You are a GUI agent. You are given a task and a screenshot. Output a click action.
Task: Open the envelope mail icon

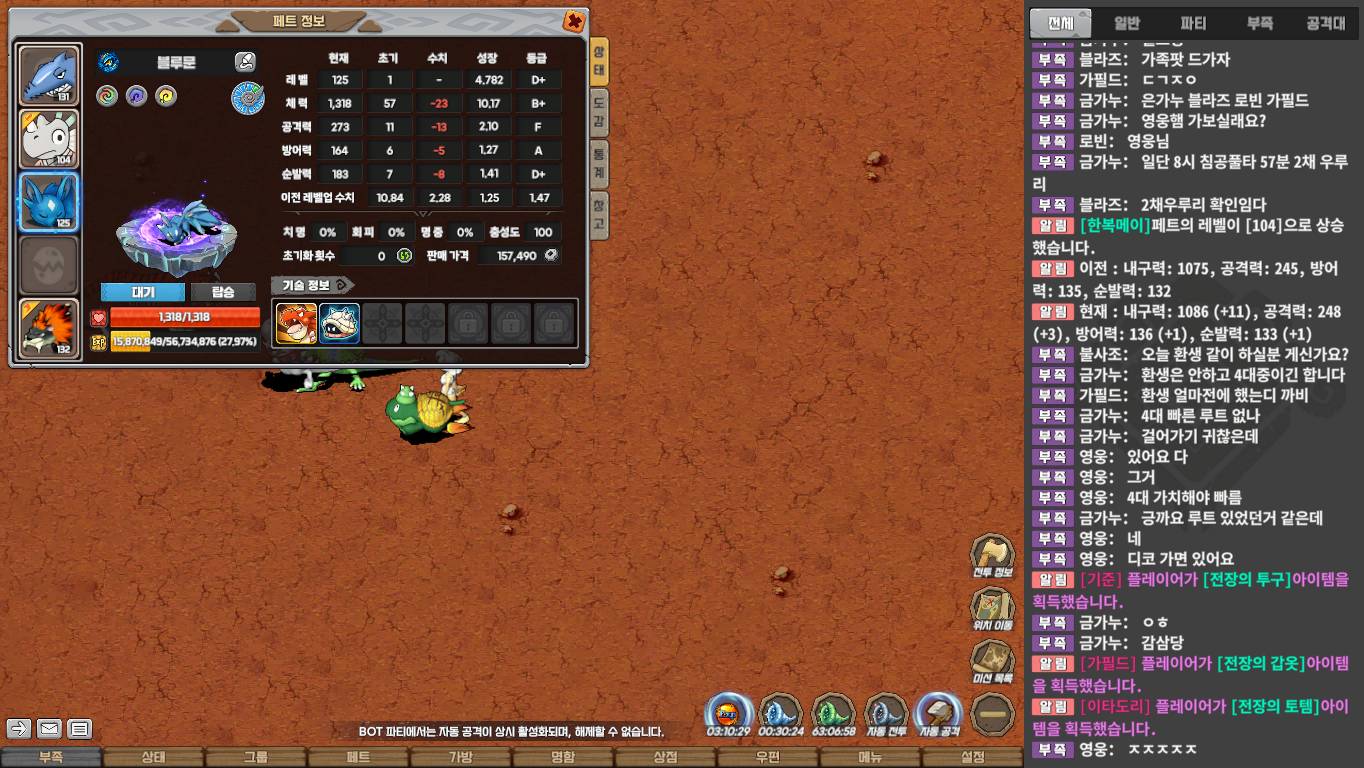(49, 728)
